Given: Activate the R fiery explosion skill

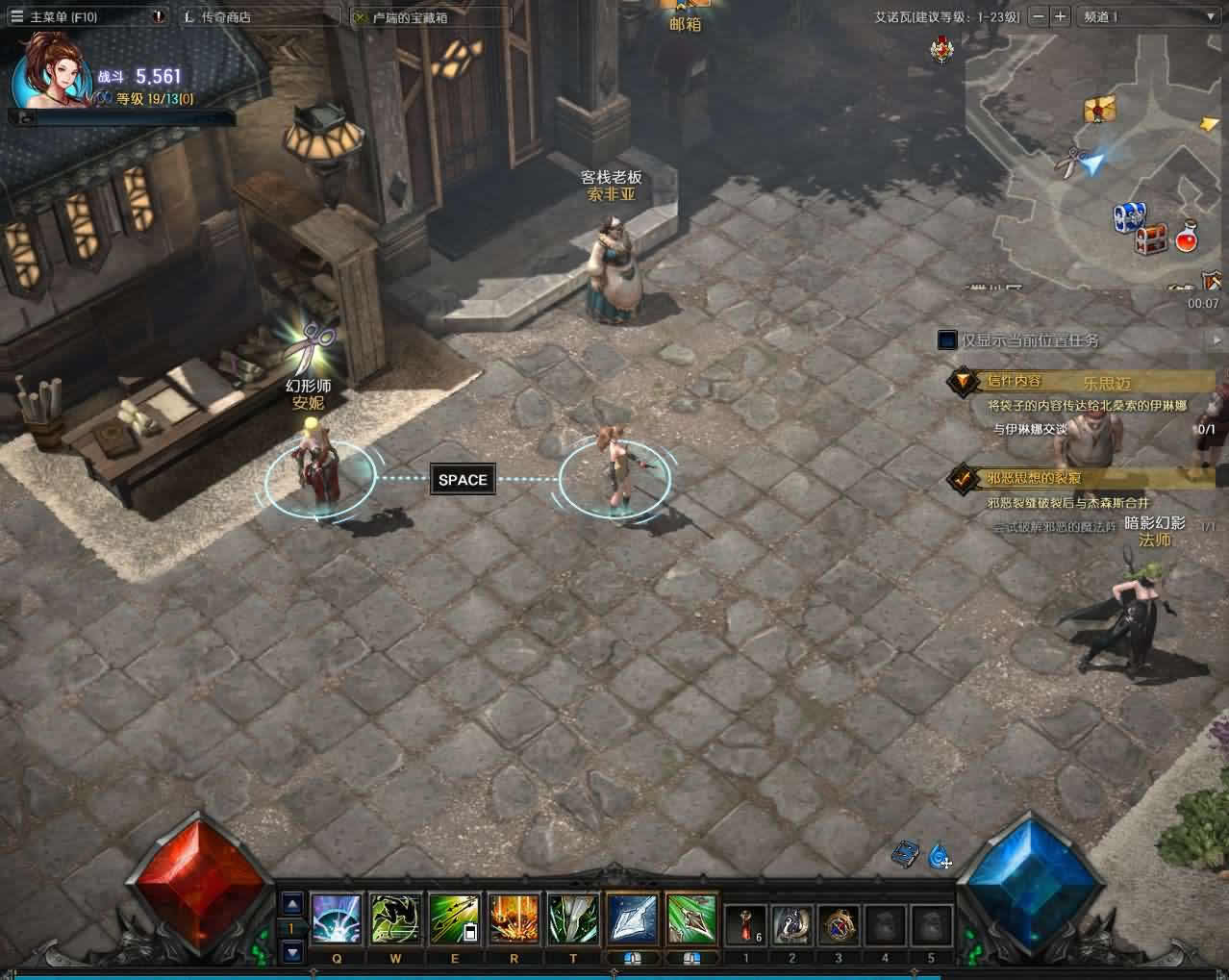Looking at the screenshot, I should pos(514,919).
